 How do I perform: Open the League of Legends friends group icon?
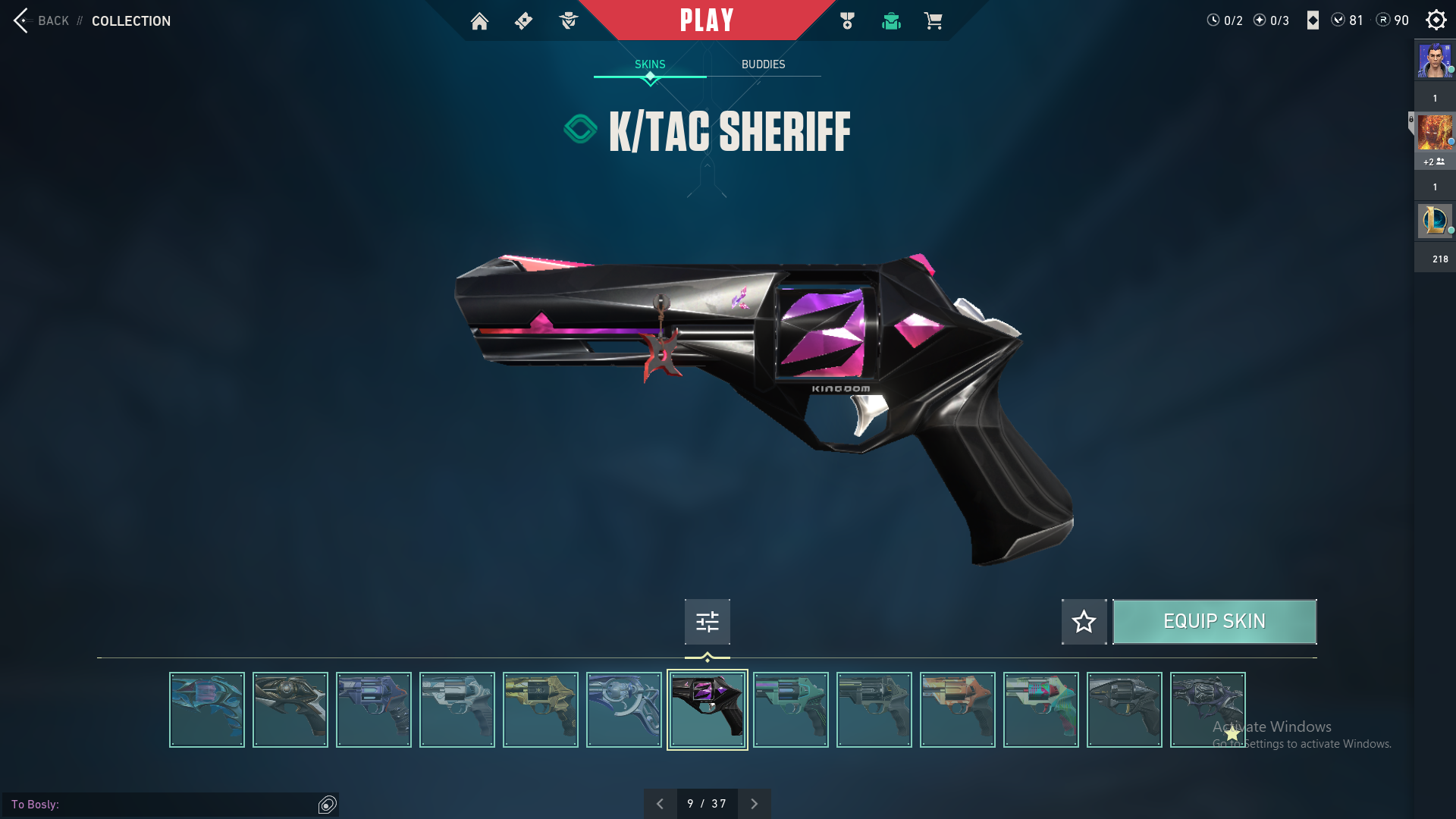1435,221
